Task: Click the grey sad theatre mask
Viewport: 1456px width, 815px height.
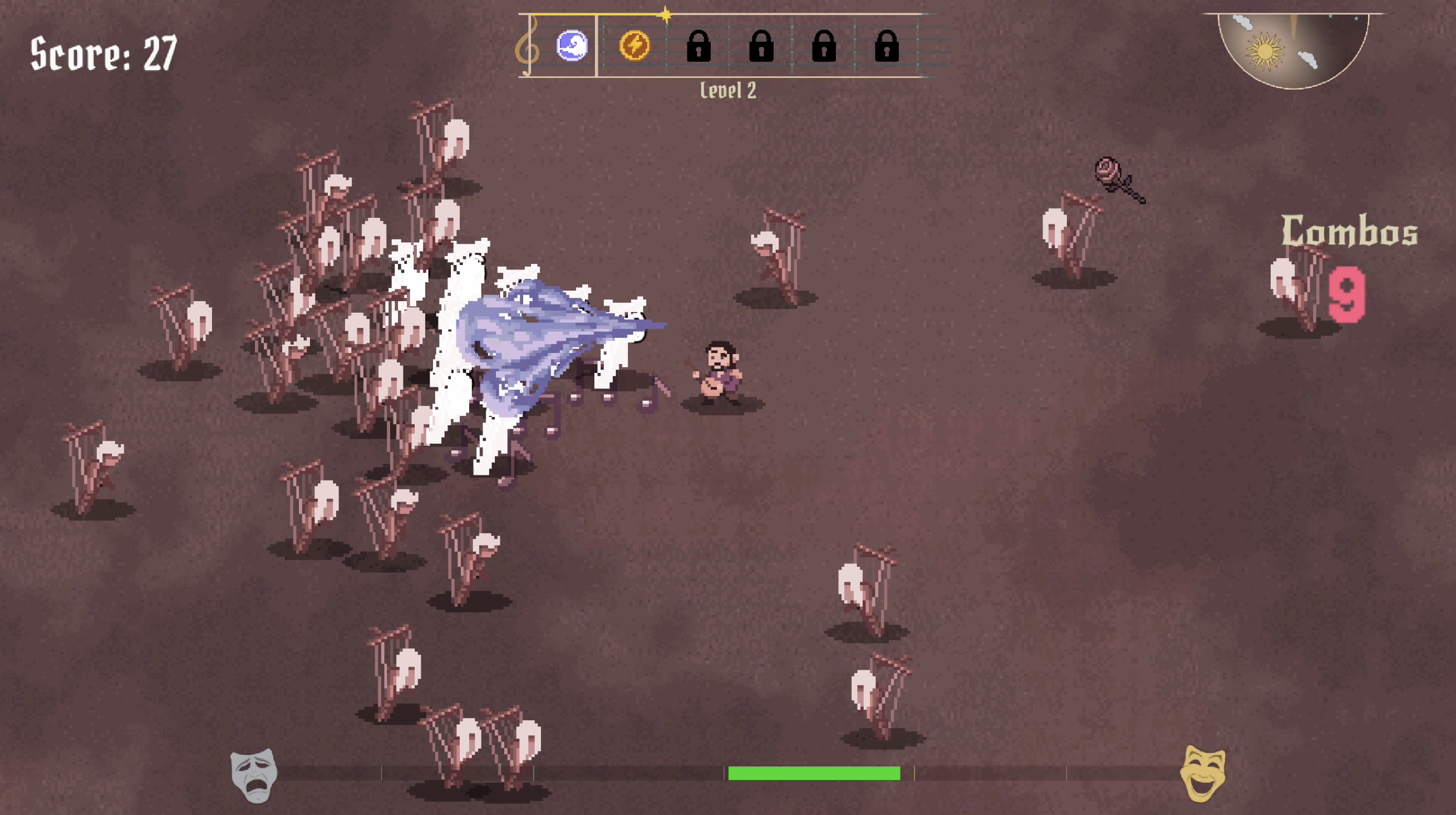Action: (254, 775)
